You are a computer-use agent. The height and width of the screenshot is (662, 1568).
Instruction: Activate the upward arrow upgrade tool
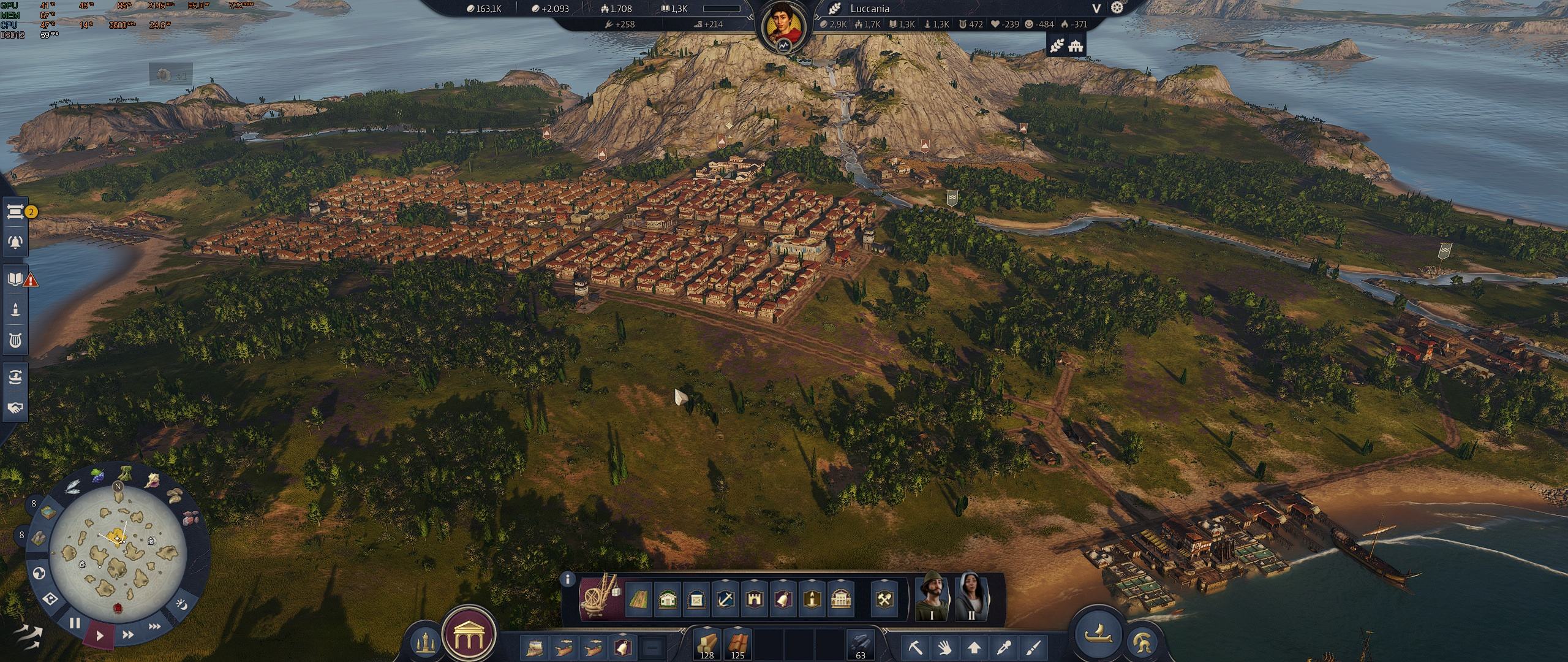point(974,647)
